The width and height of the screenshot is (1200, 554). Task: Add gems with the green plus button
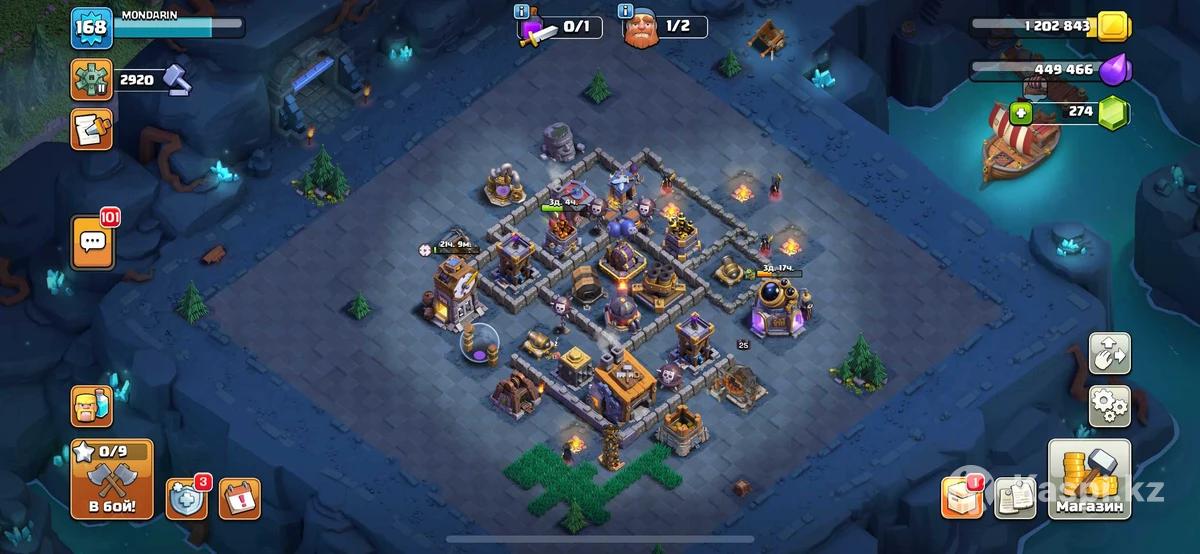[x=1021, y=111]
